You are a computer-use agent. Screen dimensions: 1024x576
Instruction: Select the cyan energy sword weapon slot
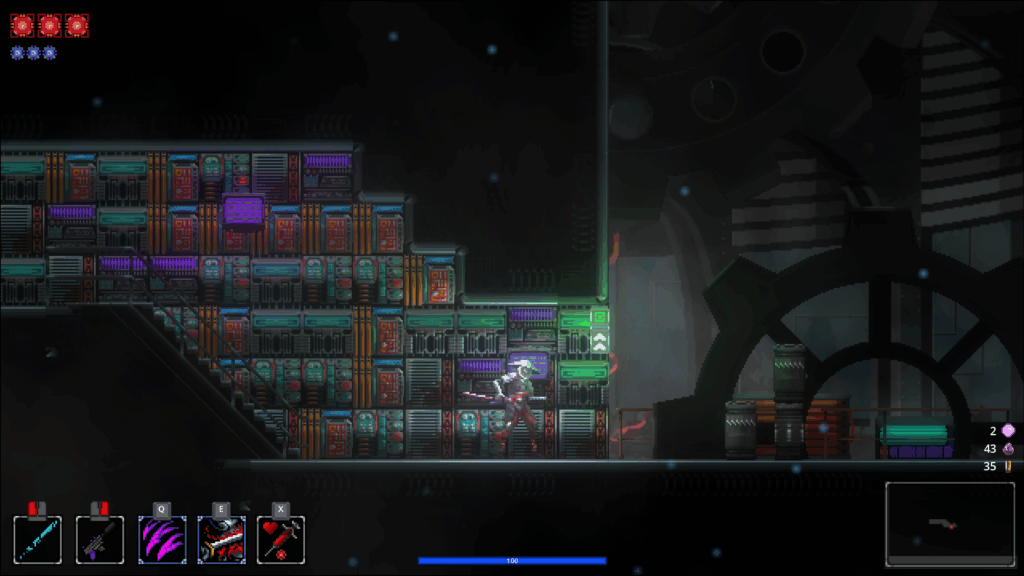(x=38, y=539)
